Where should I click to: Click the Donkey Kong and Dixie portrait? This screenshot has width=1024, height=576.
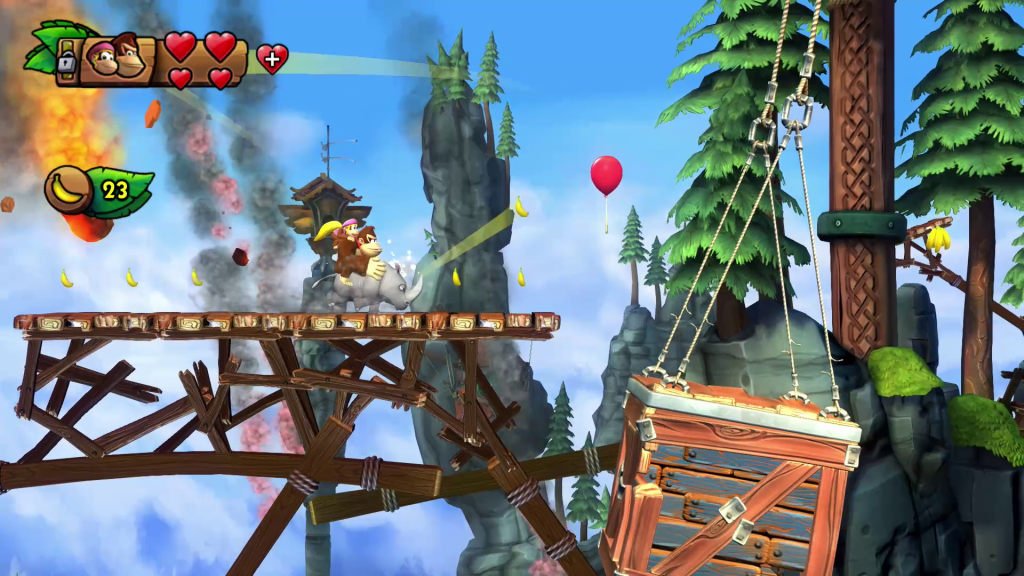point(116,57)
